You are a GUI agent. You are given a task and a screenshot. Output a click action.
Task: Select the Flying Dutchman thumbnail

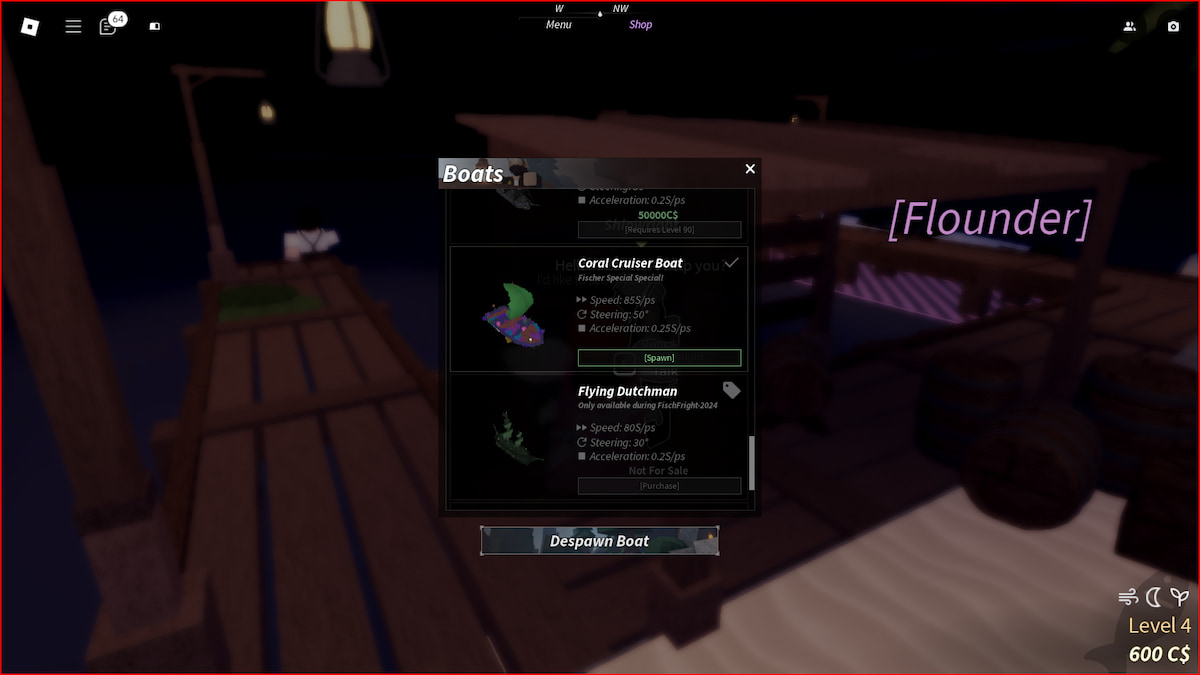[x=516, y=437]
